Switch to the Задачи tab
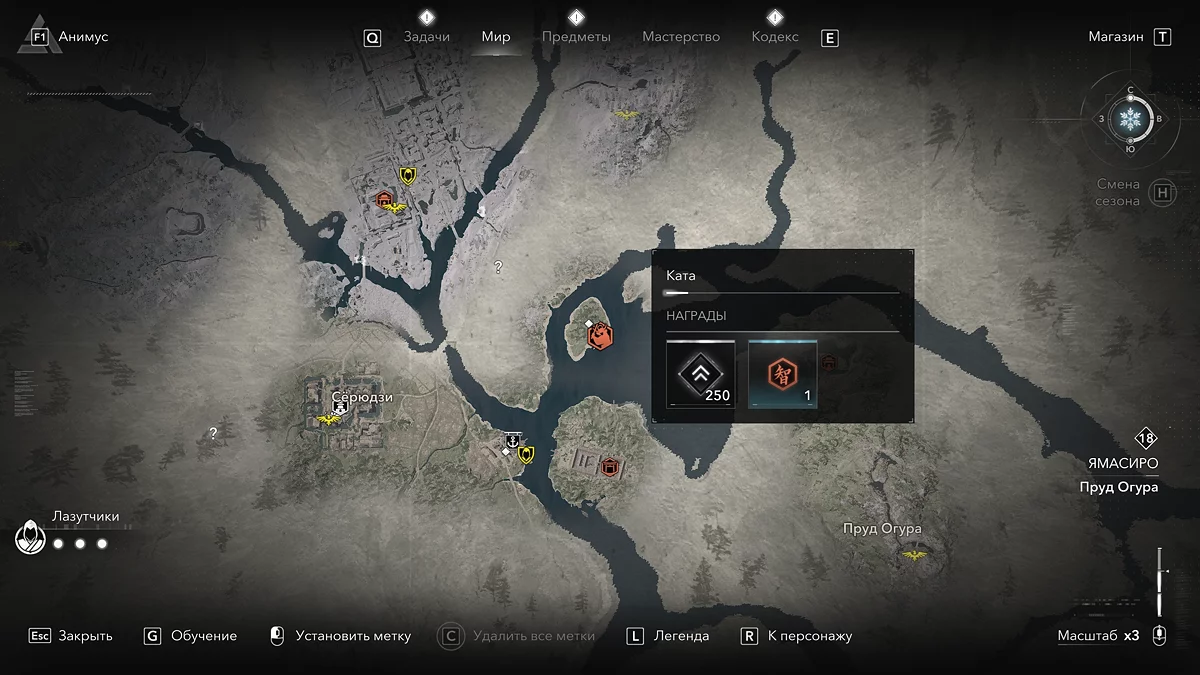This screenshot has height=675, width=1200. 426,37
